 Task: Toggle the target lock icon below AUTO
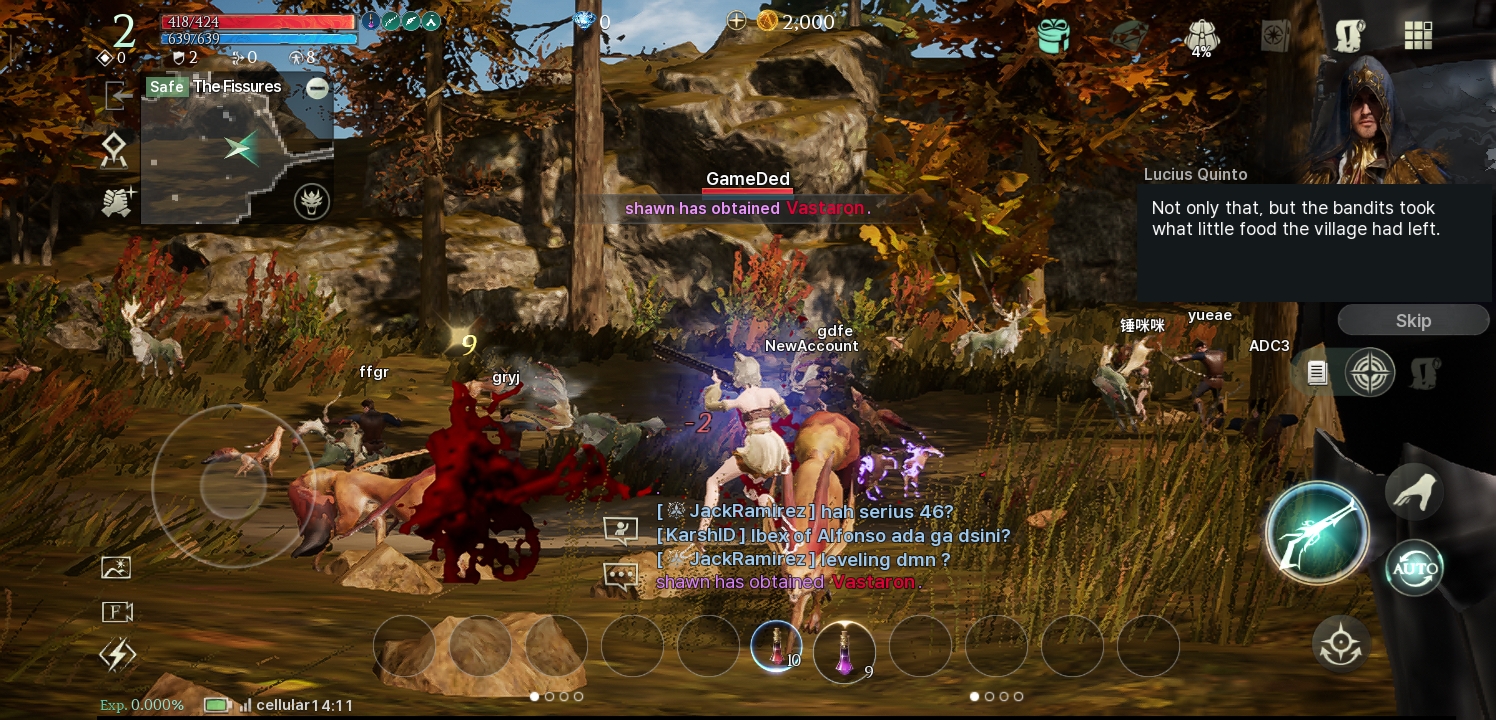(1340, 643)
